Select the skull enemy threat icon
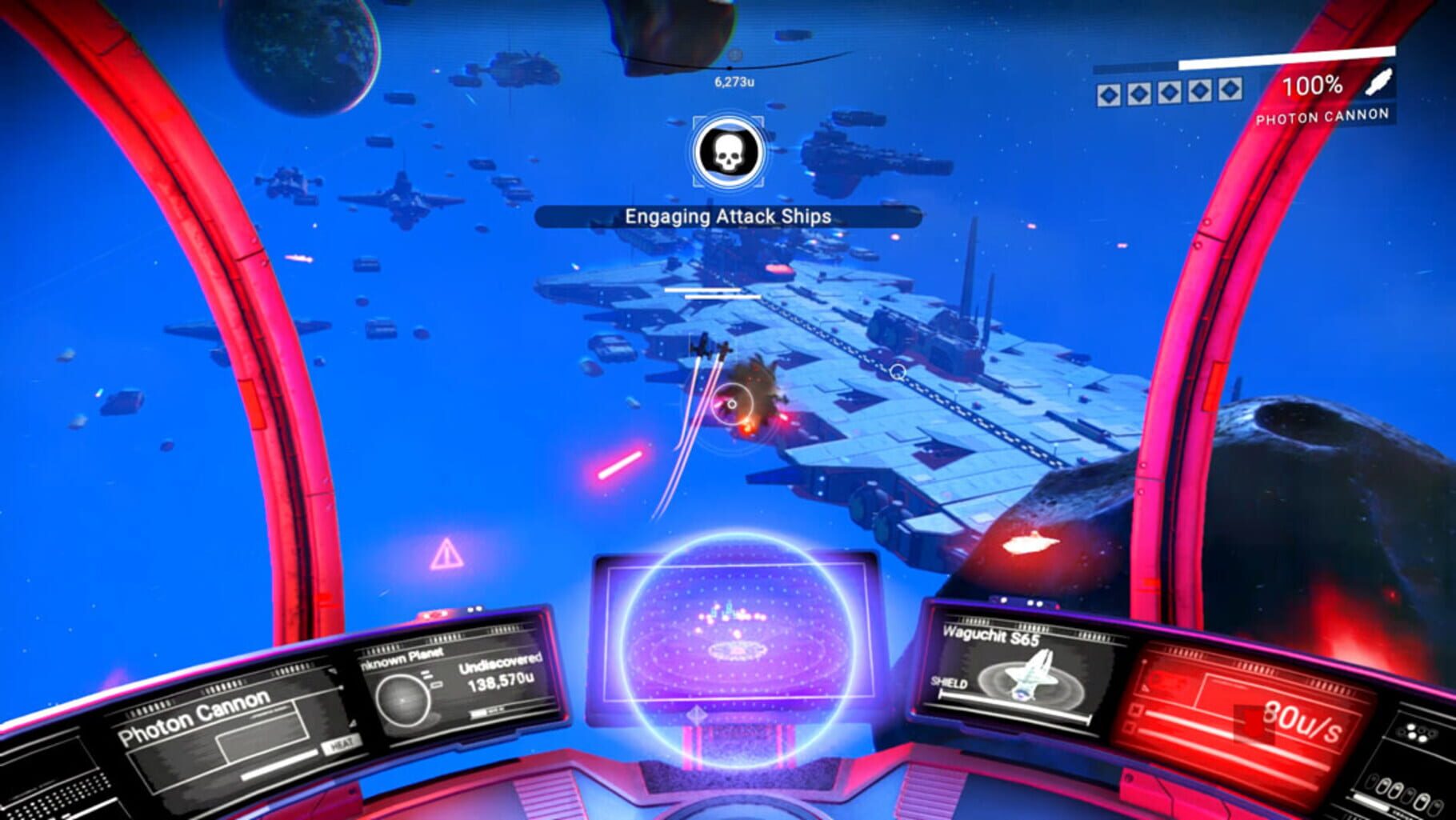The height and width of the screenshot is (820, 1456). tap(726, 150)
